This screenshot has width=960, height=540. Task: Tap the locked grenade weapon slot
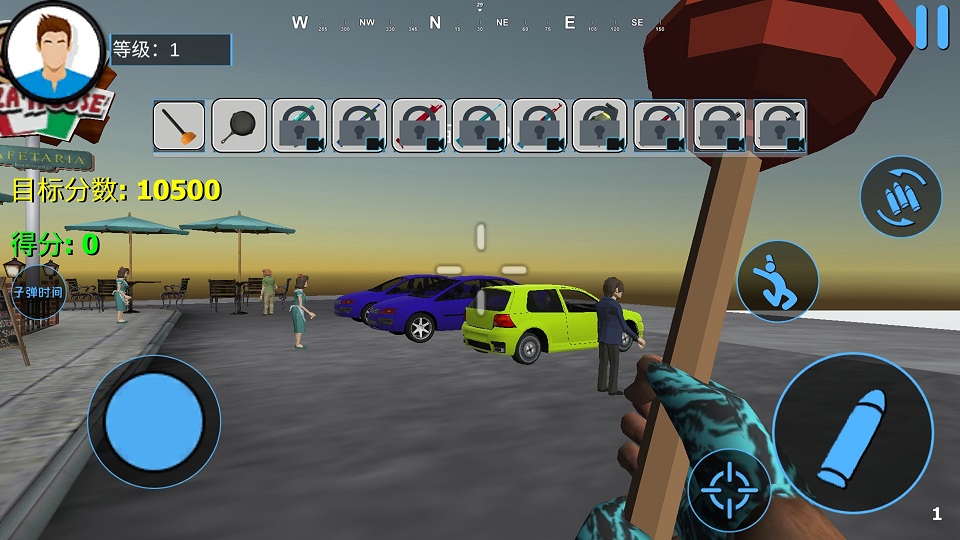(x=599, y=126)
